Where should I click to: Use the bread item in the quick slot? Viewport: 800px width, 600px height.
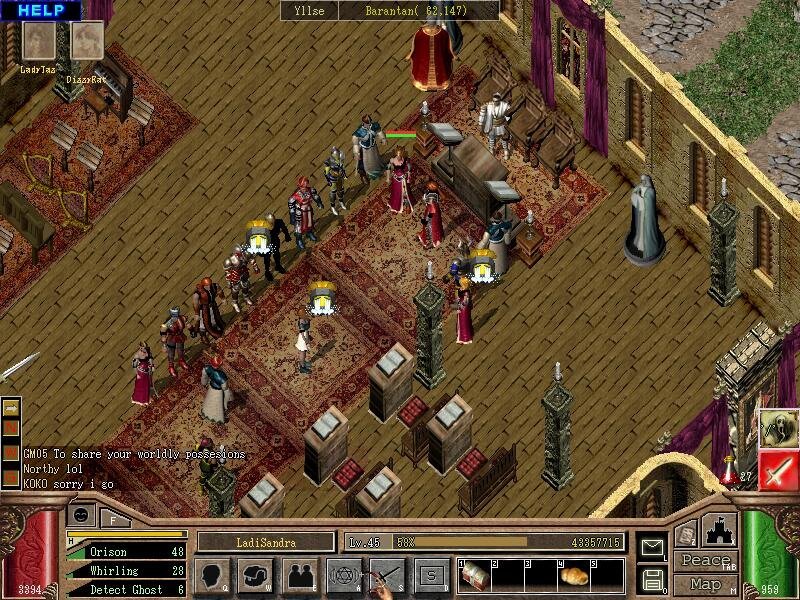[x=572, y=576]
